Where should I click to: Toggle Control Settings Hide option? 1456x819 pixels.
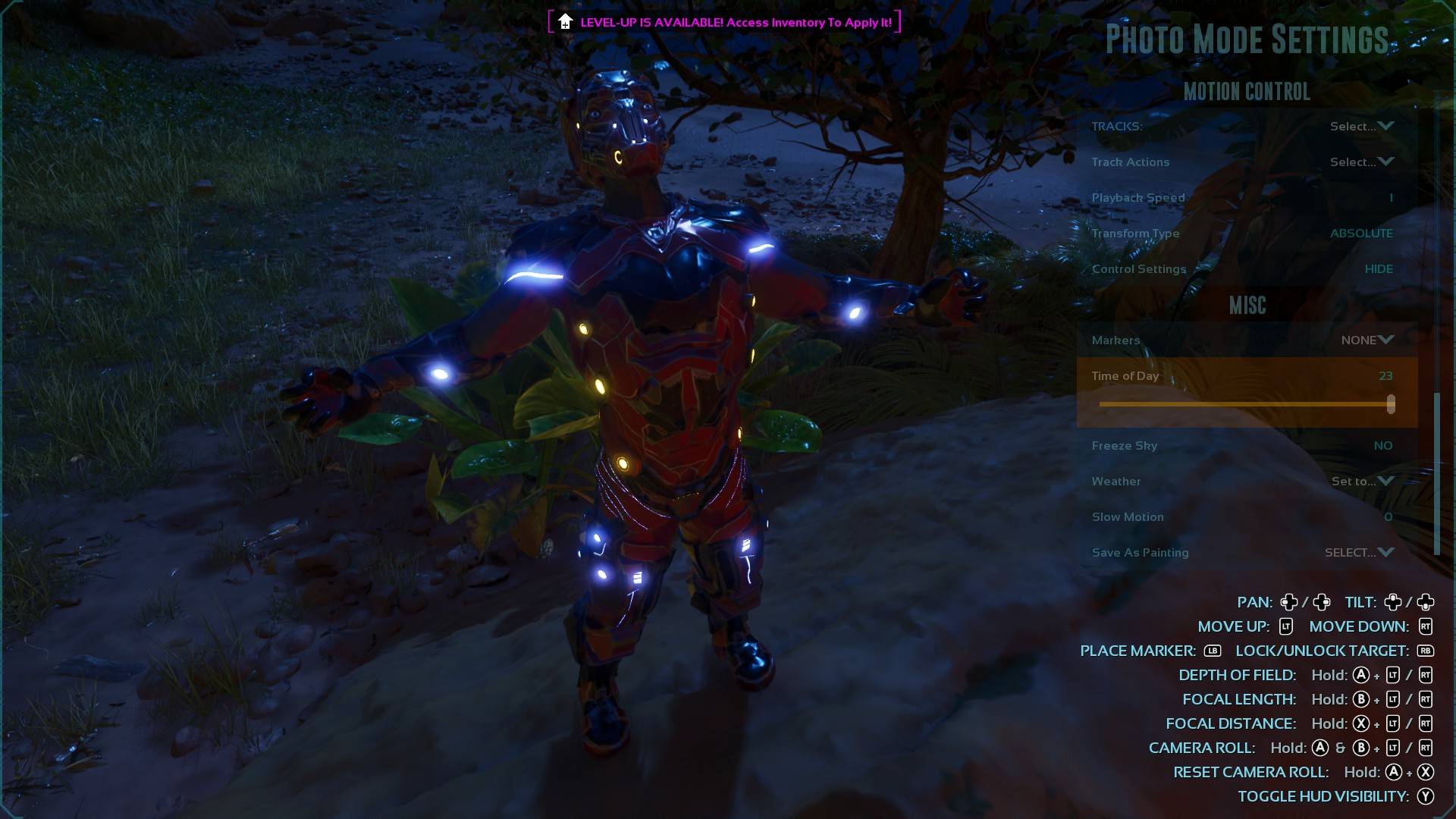[x=1378, y=269]
